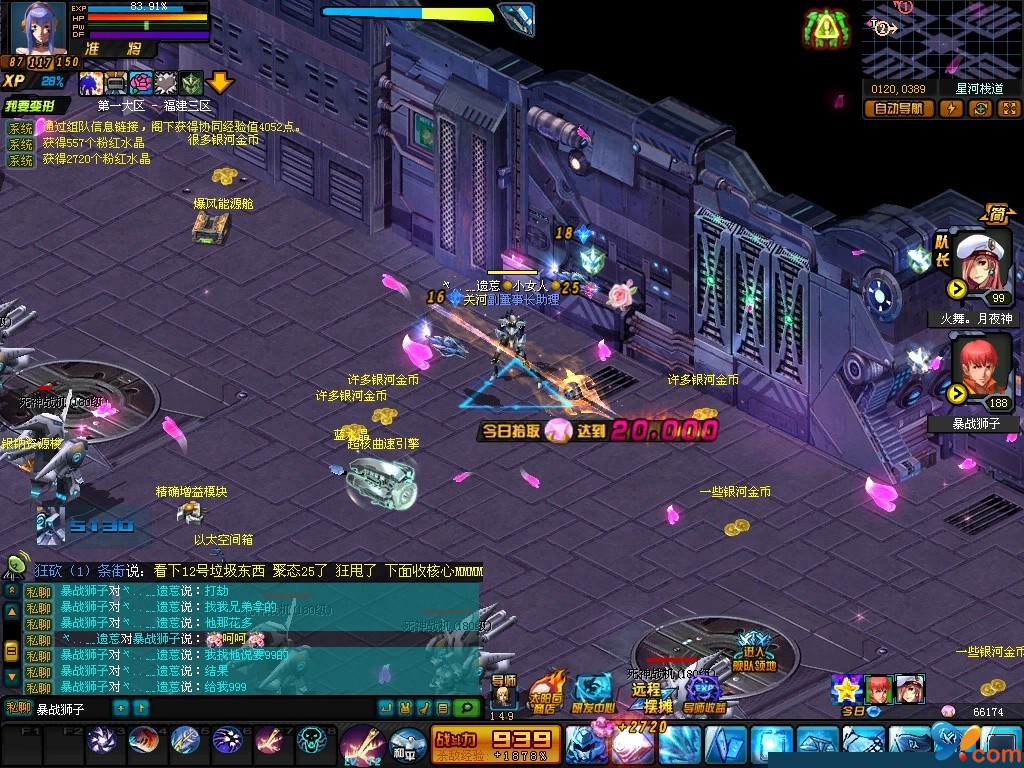The height and width of the screenshot is (768, 1024).
Task: Open the blue-haired player character portrait
Action: click(38, 28)
